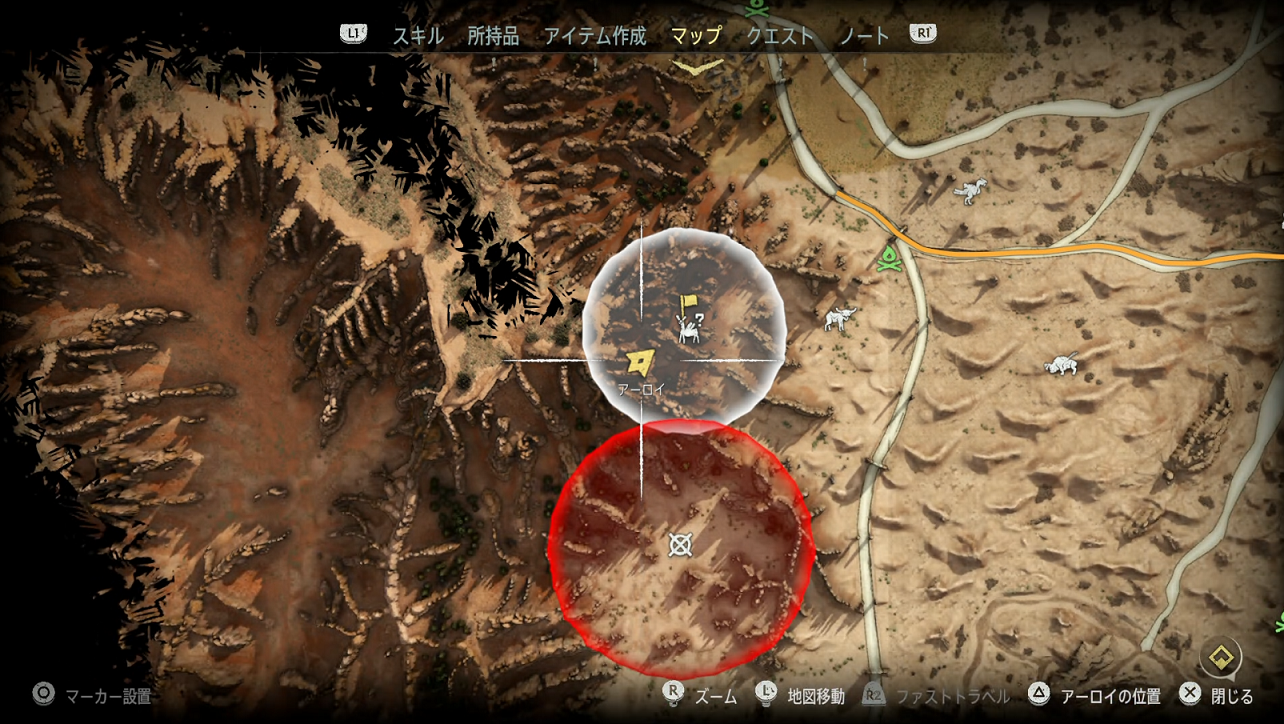This screenshot has height=724, width=1284.
Task: Click the yellow diamond quest icon in the corner
Action: click(x=1220, y=657)
